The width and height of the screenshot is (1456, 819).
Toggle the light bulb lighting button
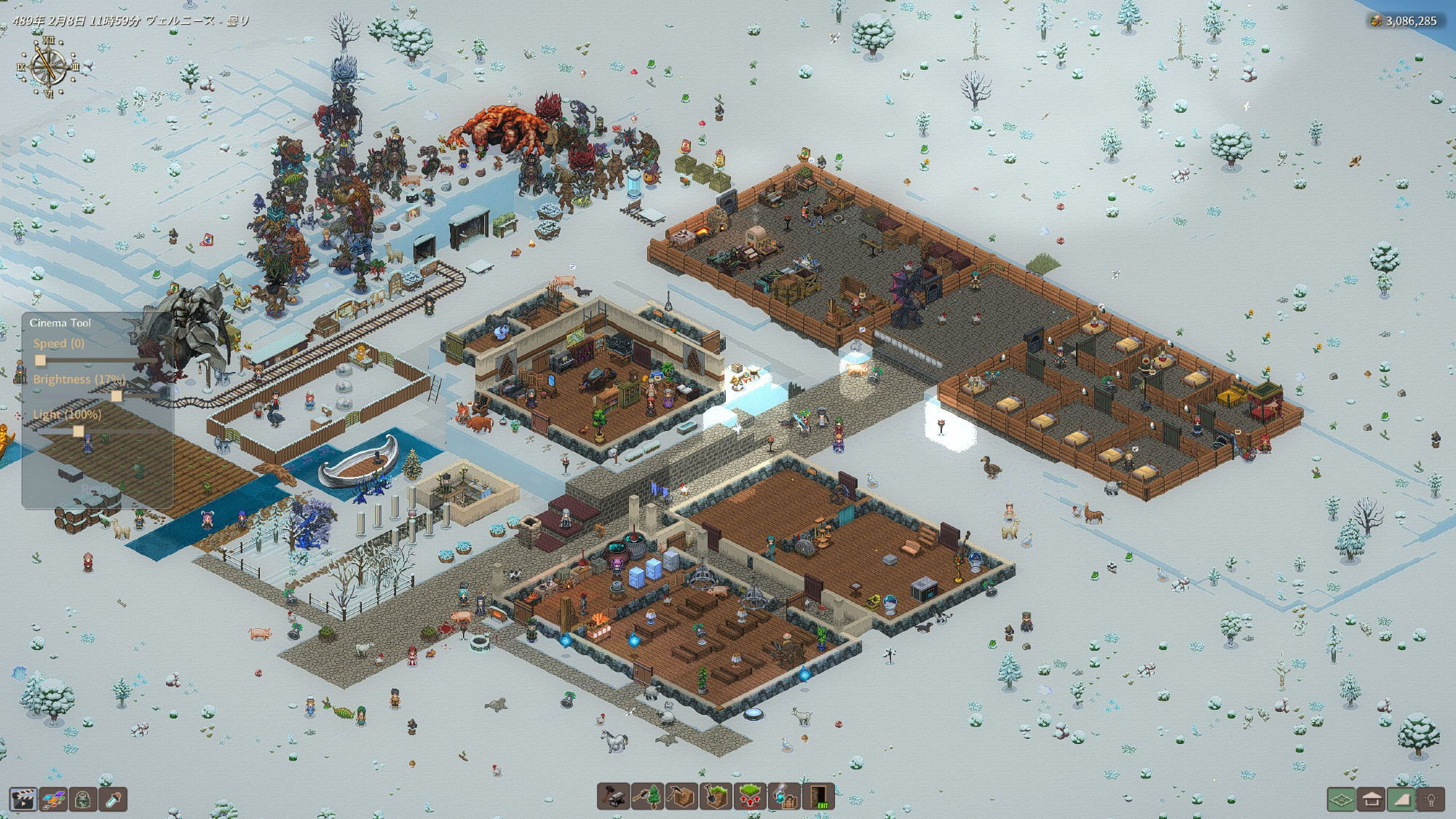click(x=1431, y=799)
